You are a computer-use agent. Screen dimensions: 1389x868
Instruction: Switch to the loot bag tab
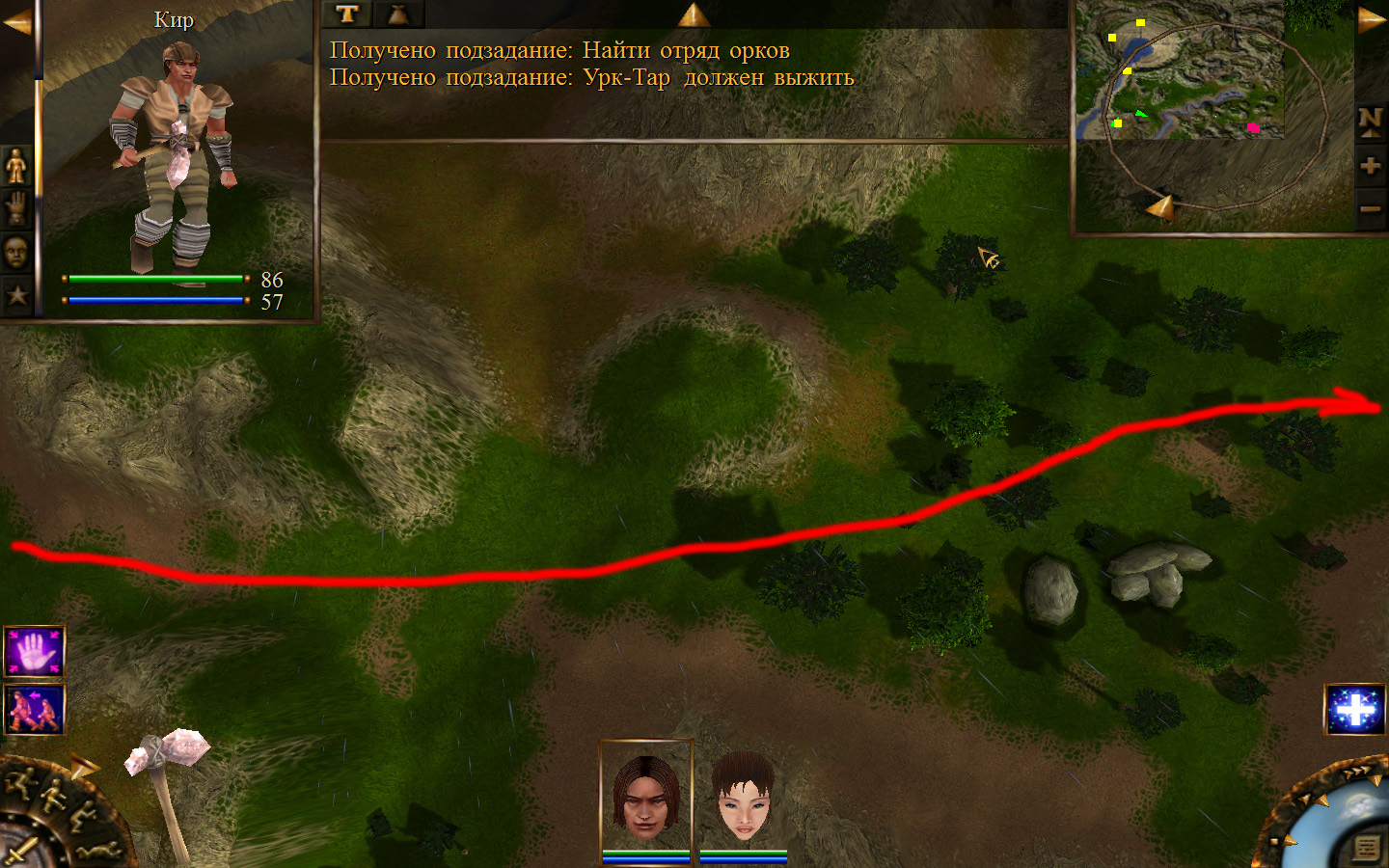(397, 14)
